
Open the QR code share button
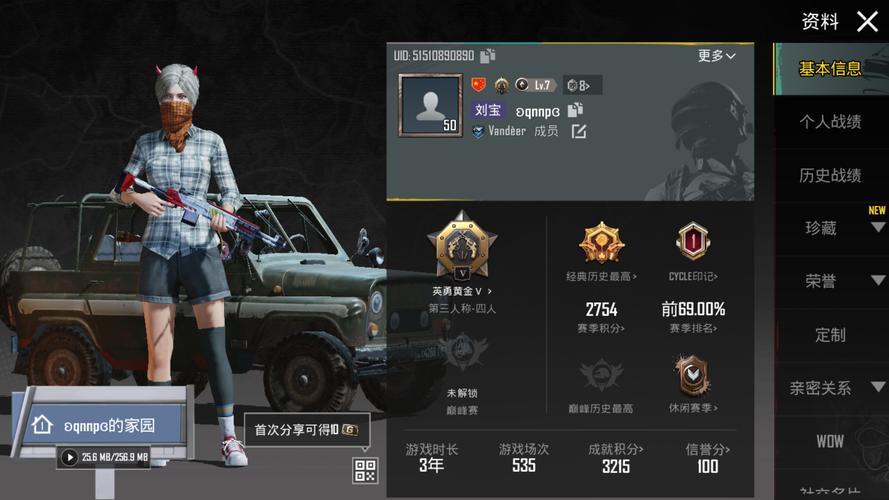pyautogui.click(x=364, y=469)
